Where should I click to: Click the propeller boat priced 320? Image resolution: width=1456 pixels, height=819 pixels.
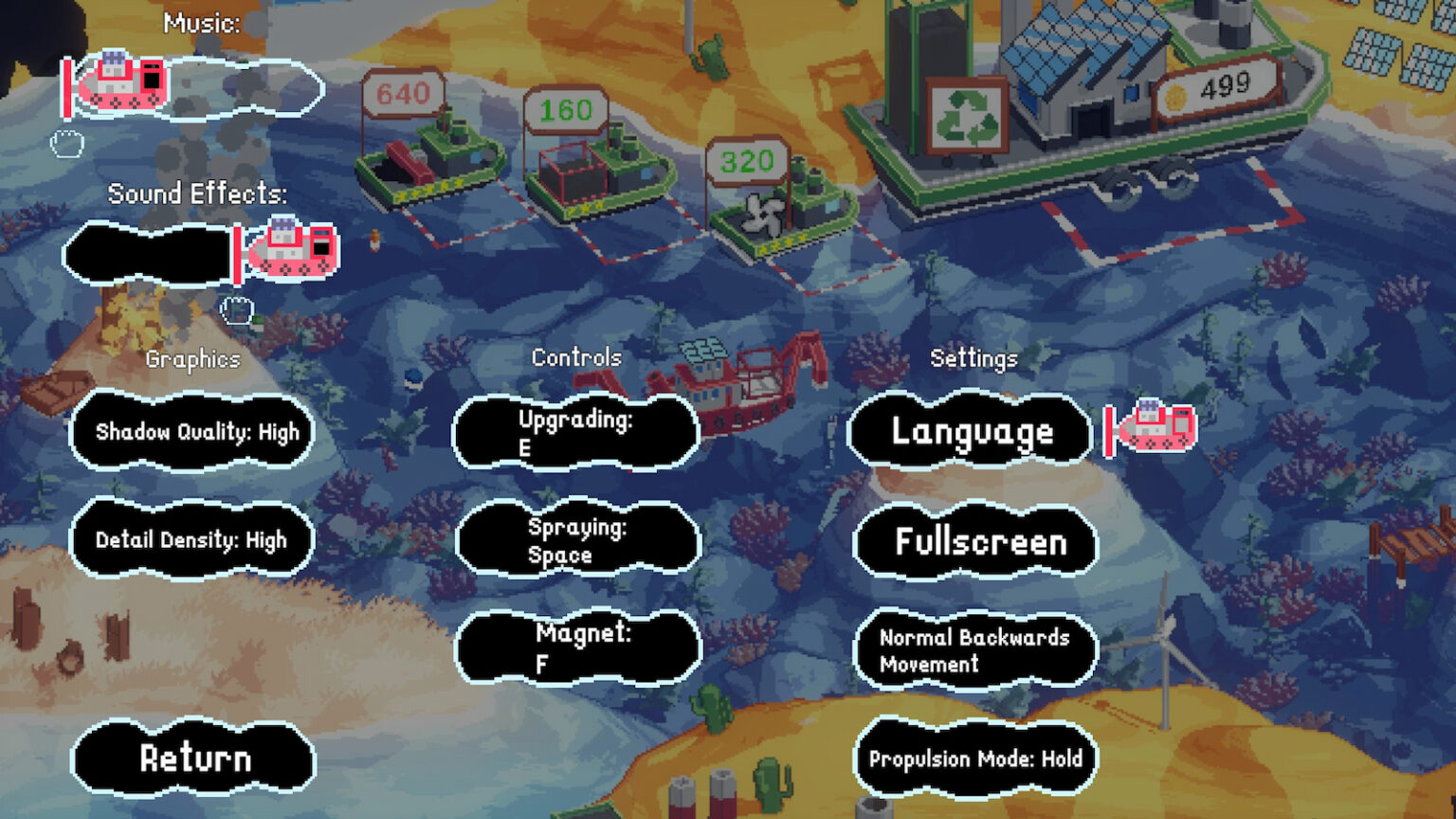point(777,213)
